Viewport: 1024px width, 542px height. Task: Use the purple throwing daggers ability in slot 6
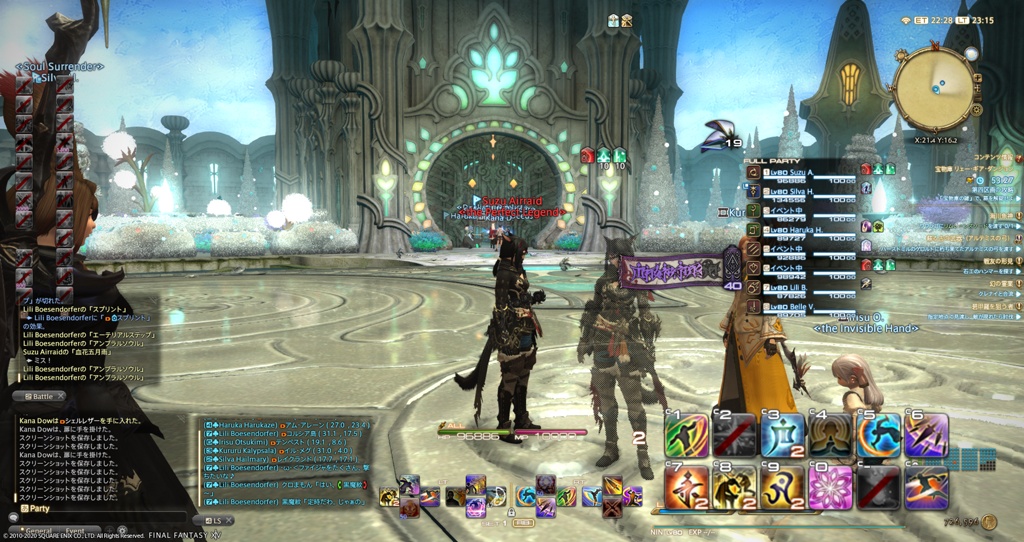click(x=926, y=435)
